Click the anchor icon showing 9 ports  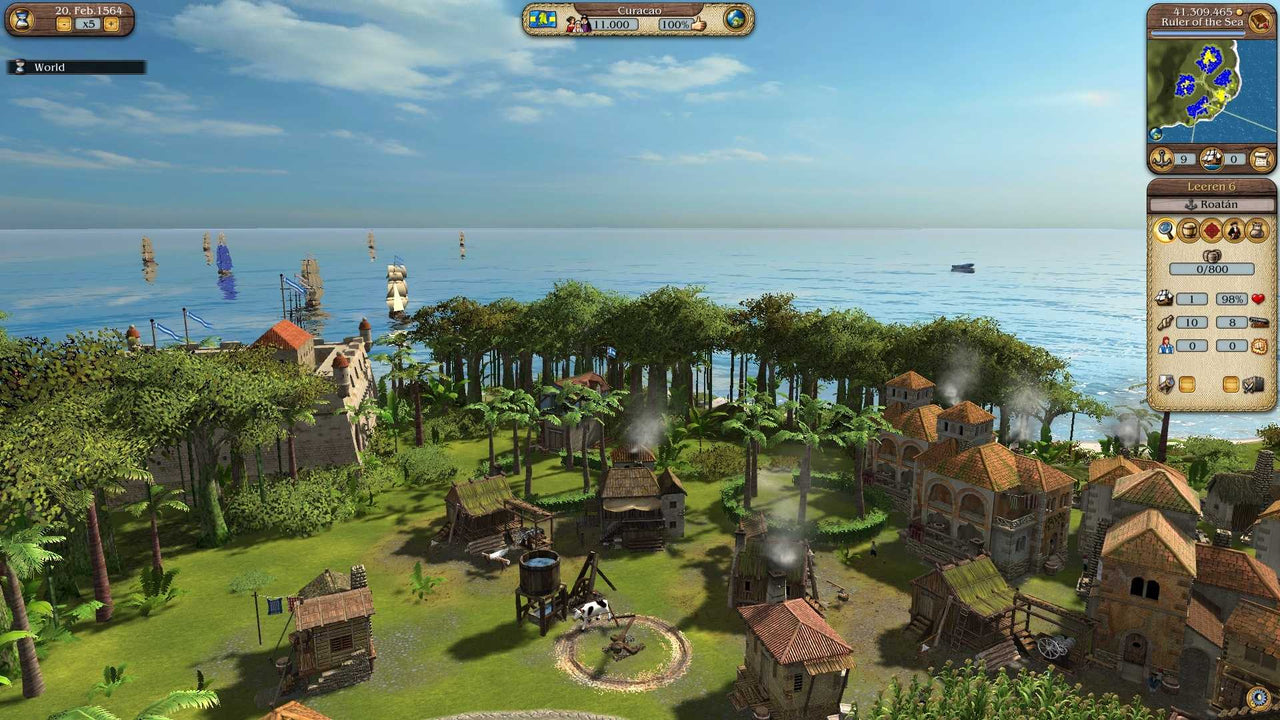coord(1164,157)
